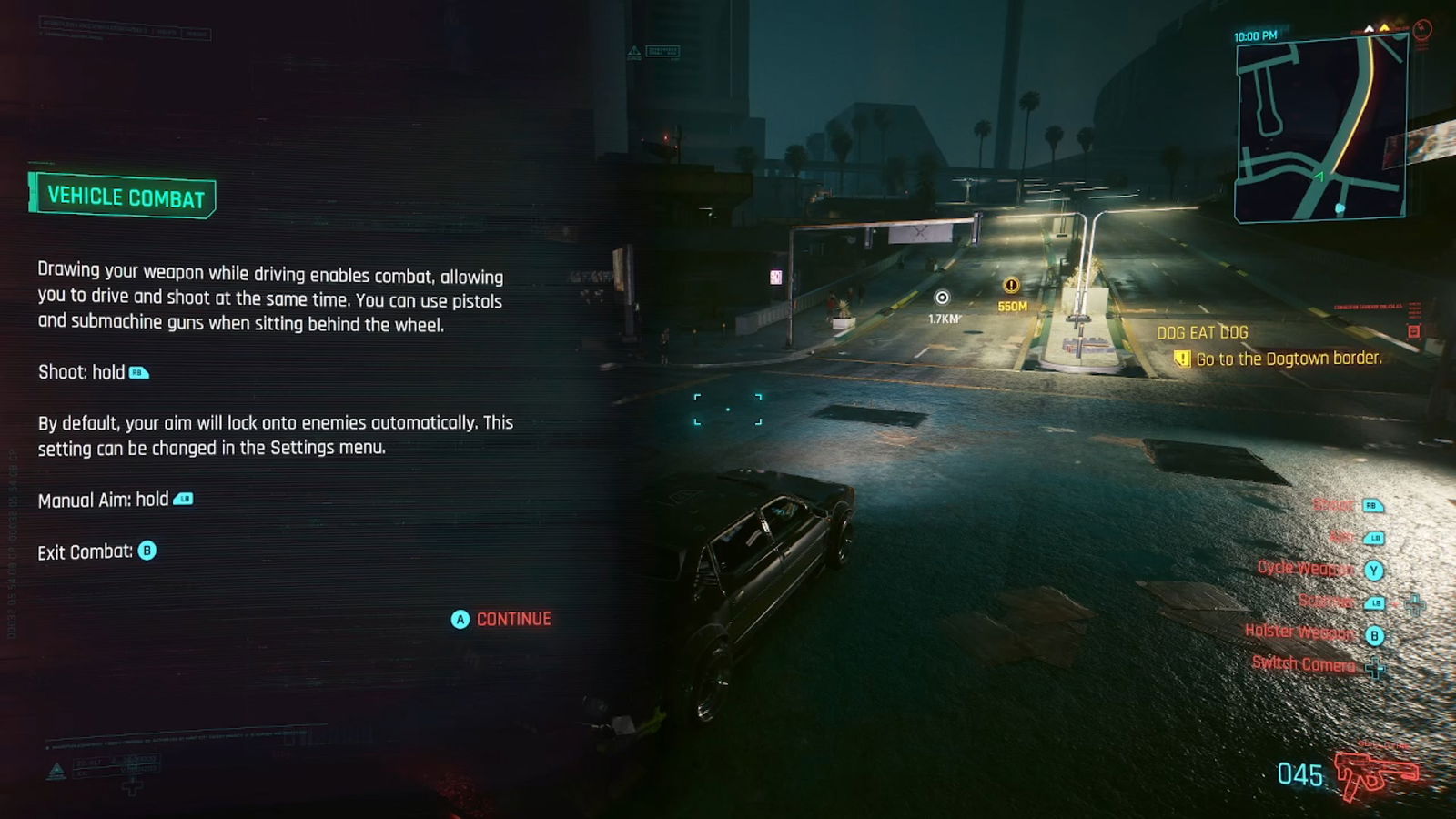The image size is (1456, 819).
Task: Open the minimap in the corner
Action: tap(1320, 128)
